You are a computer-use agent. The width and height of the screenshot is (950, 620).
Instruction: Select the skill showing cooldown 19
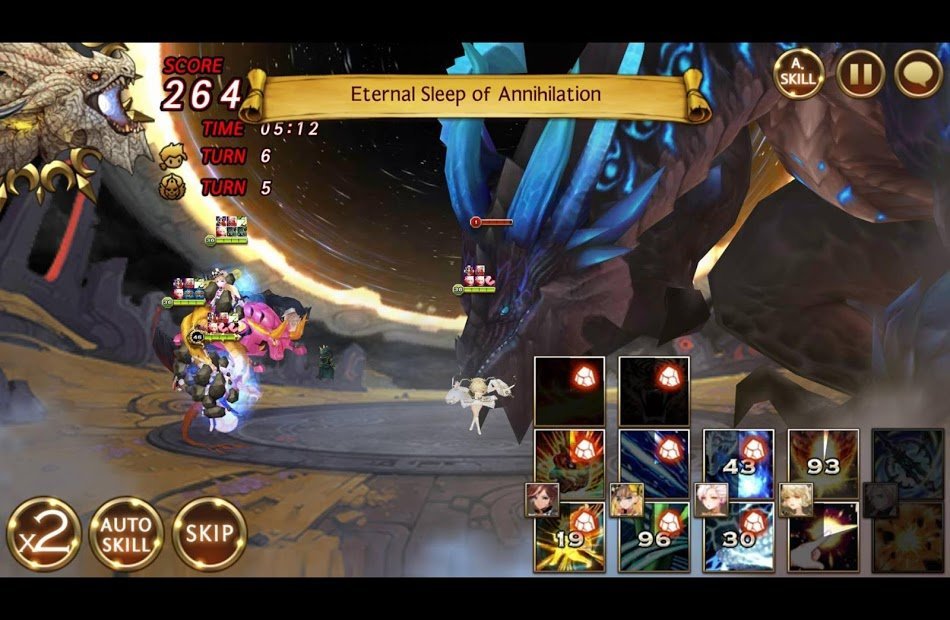(x=569, y=538)
